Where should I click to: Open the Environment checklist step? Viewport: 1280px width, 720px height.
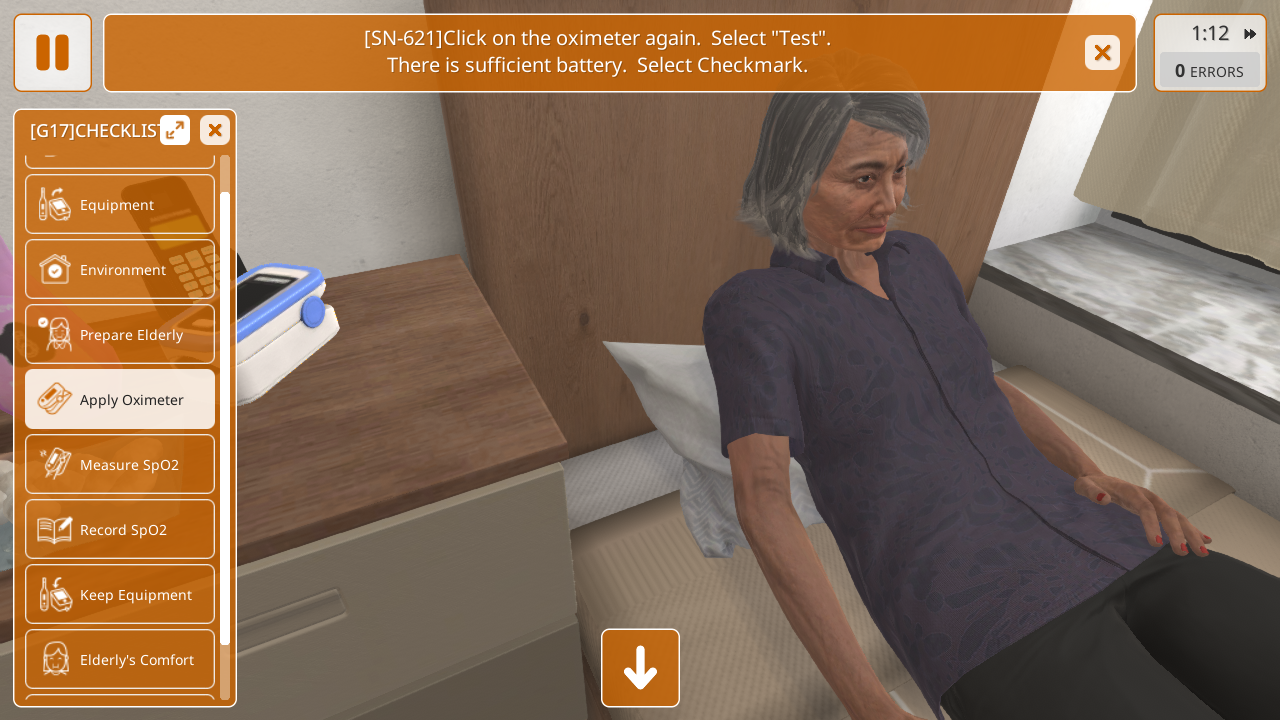(x=120, y=269)
